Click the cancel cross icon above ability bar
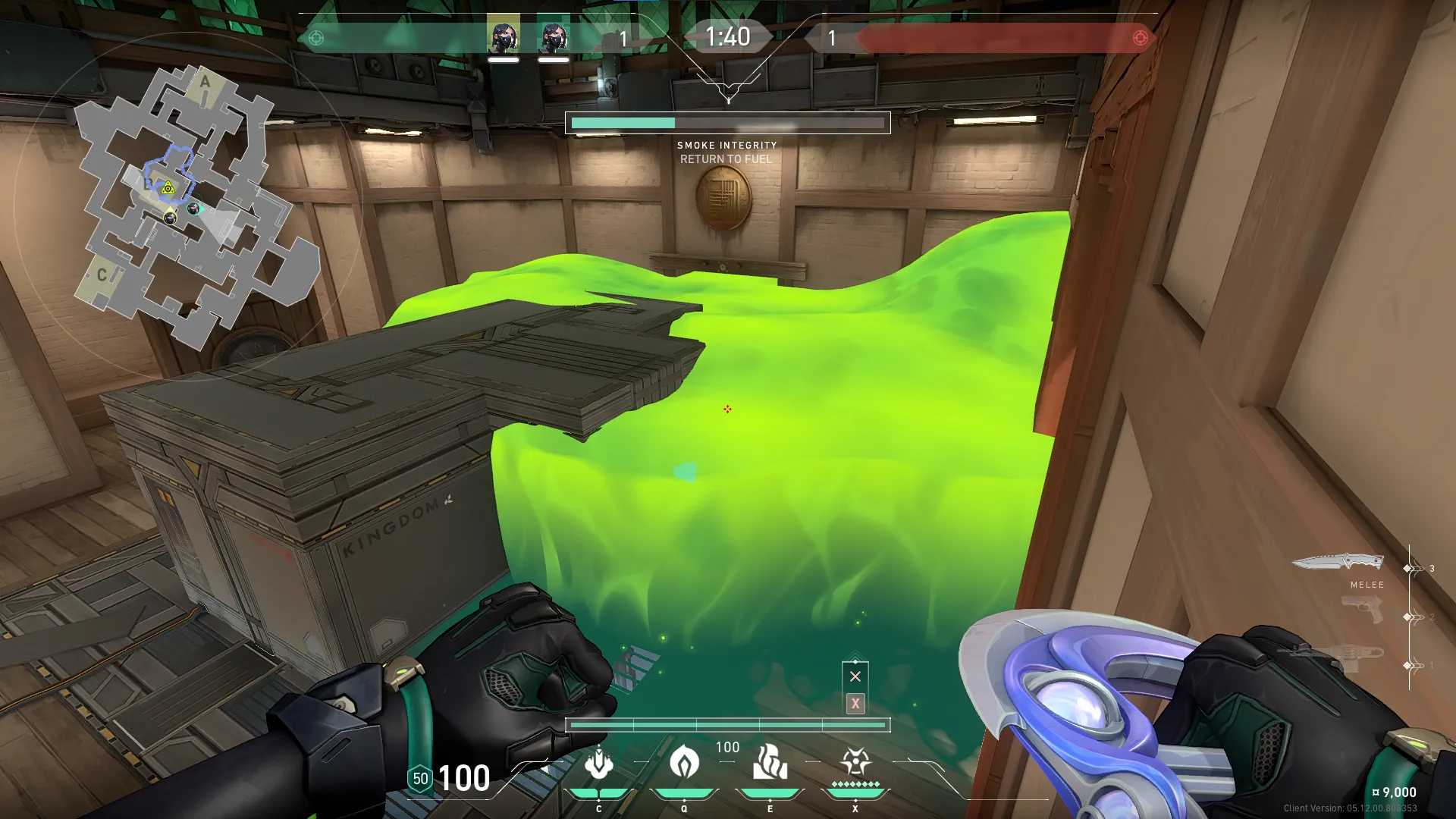 click(x=855, y=676)
